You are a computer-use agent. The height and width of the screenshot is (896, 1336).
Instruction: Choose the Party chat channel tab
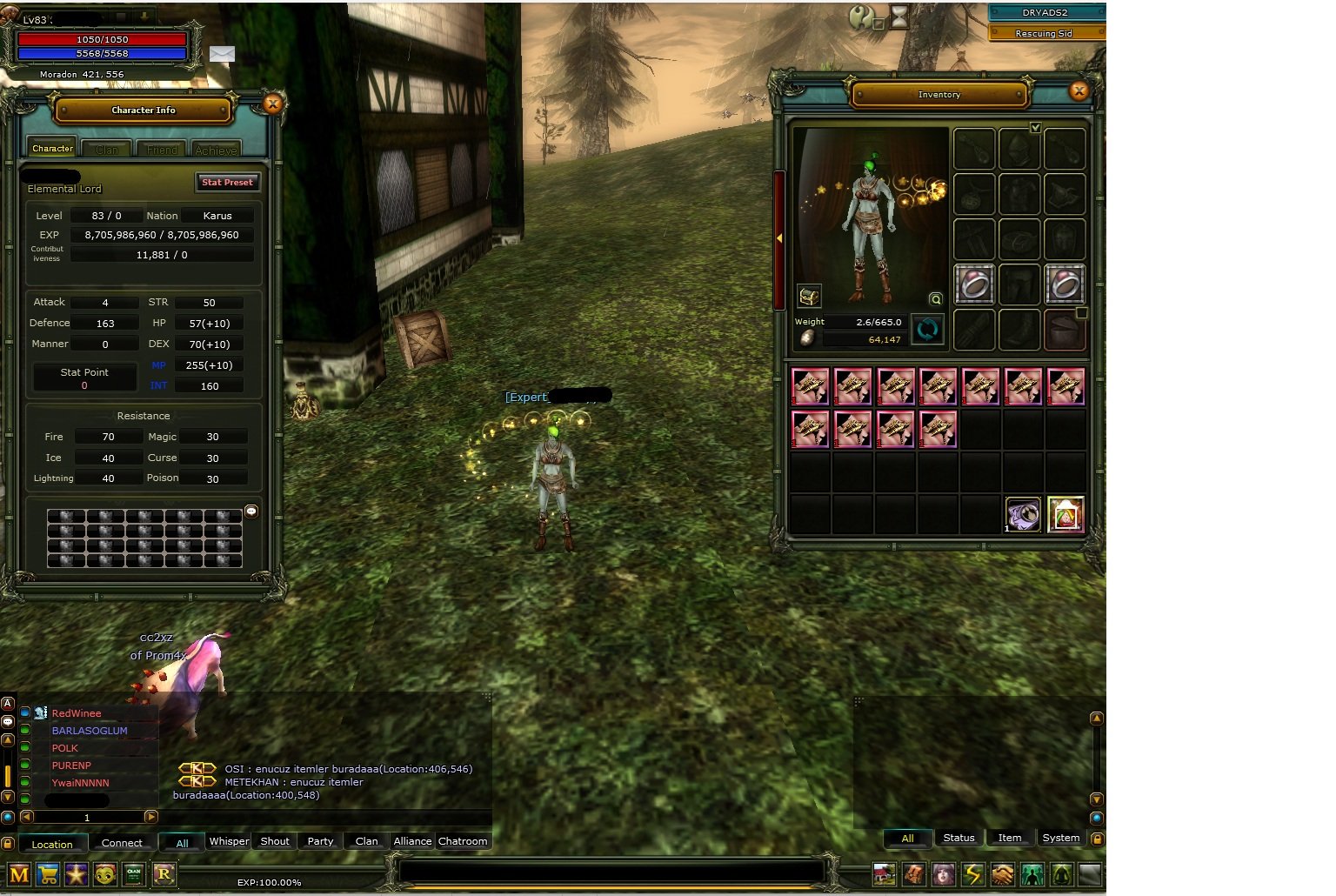(x=320, y=841)
